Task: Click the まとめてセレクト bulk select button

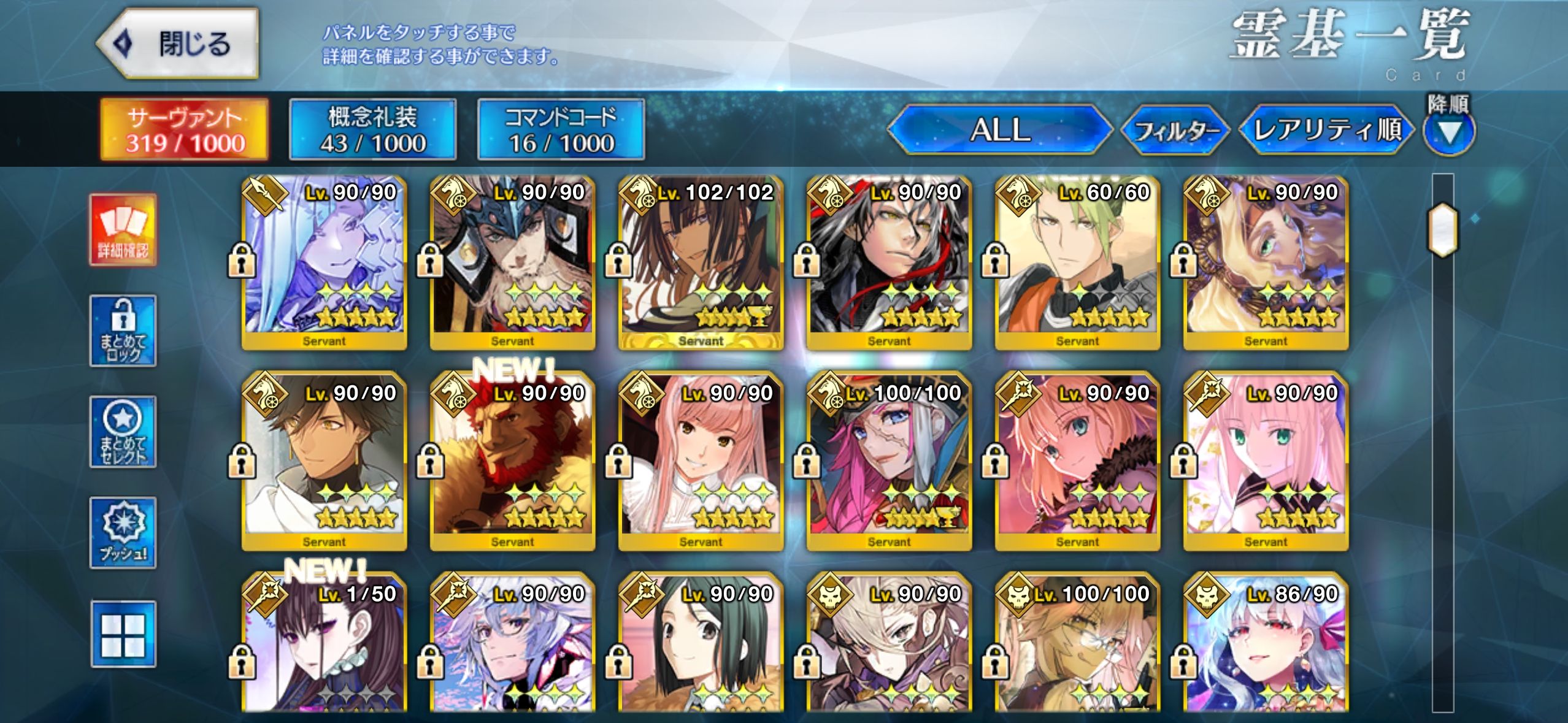Action: 123,432
